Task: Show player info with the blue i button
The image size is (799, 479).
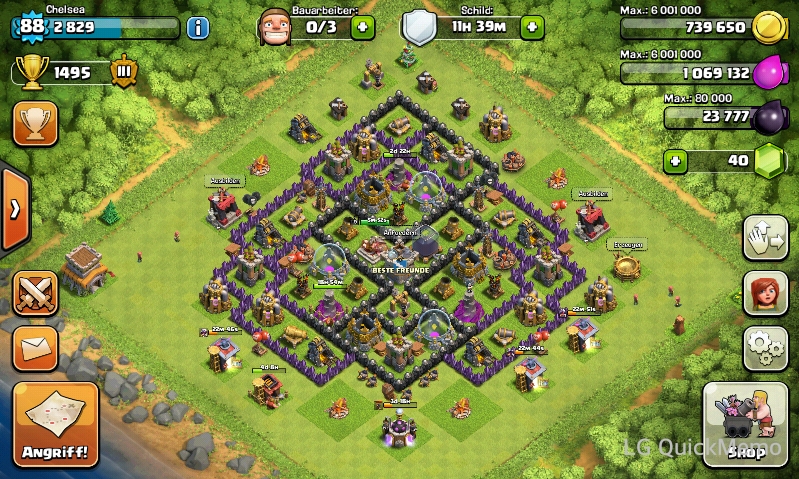Action: (x=198, y=27)
